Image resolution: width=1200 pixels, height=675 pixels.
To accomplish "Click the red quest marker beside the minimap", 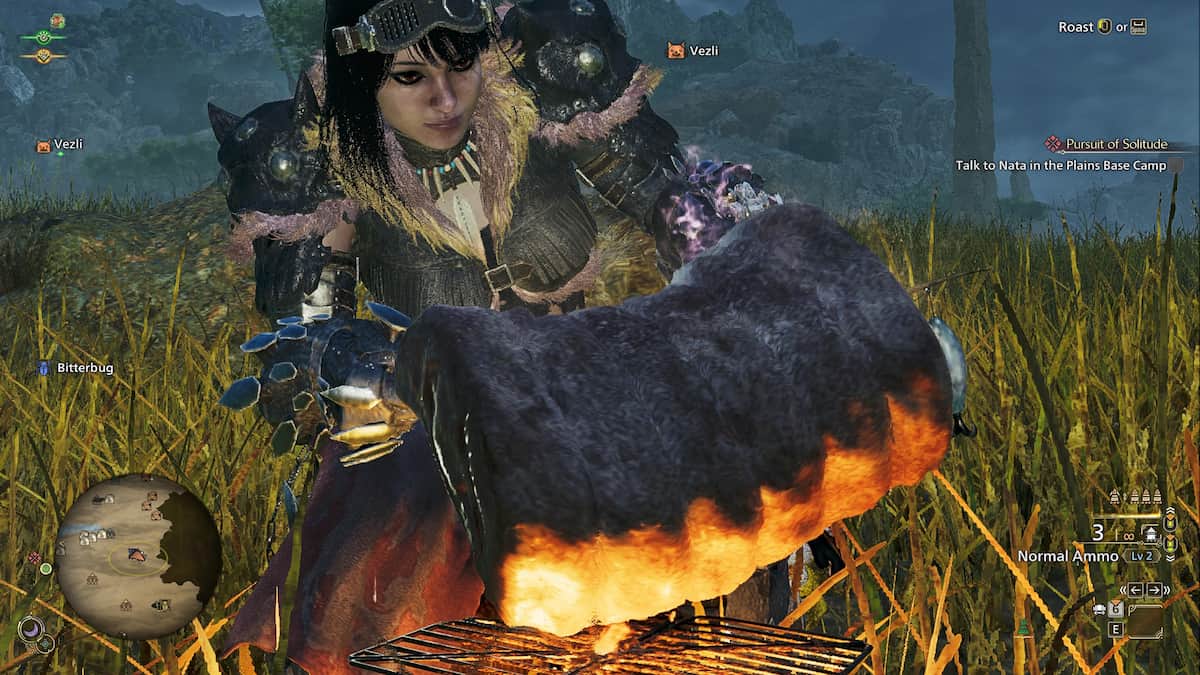I will coord(35,558).
